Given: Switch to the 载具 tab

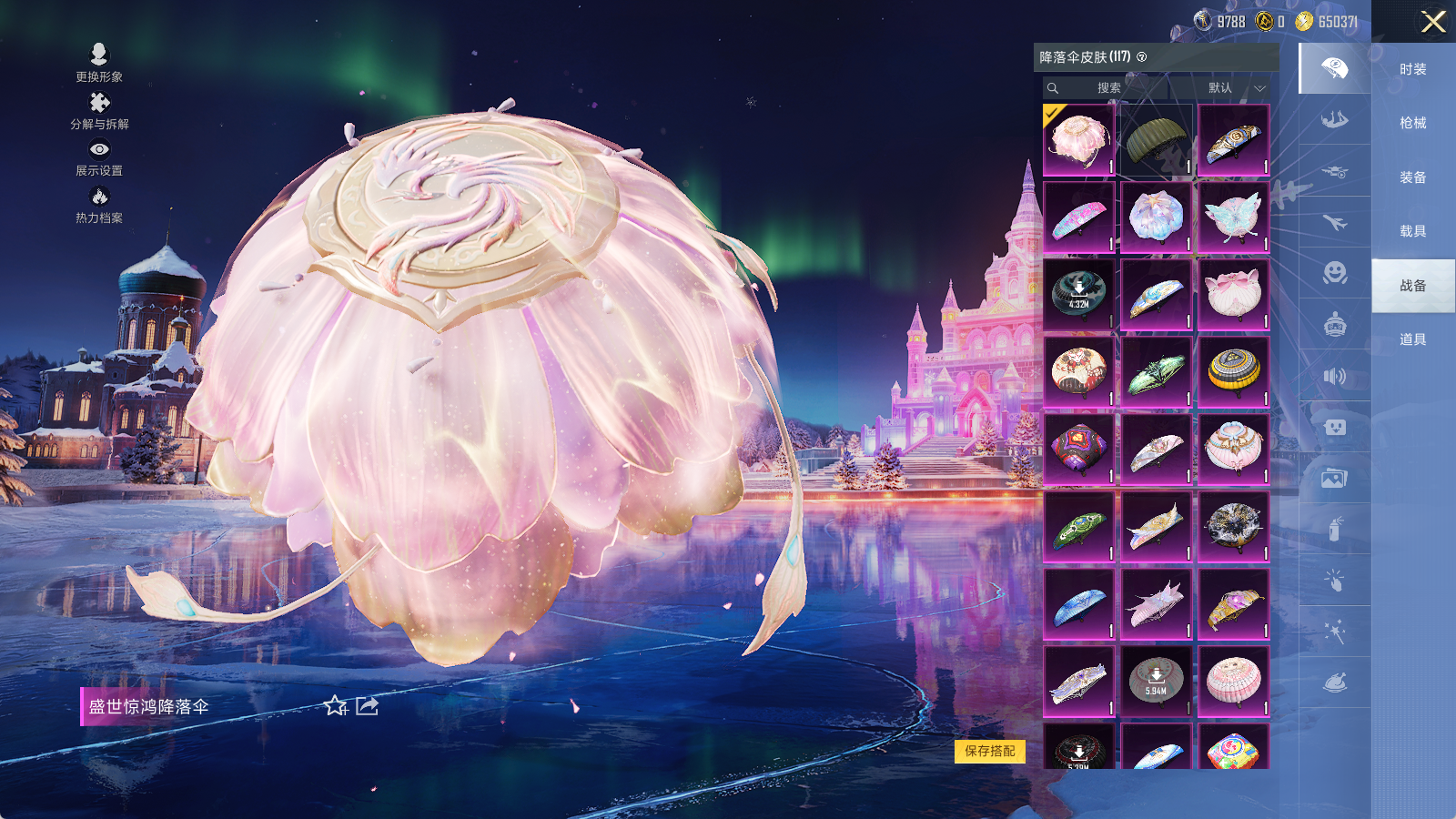Looking at the screenshot, I should (1412, 231).
